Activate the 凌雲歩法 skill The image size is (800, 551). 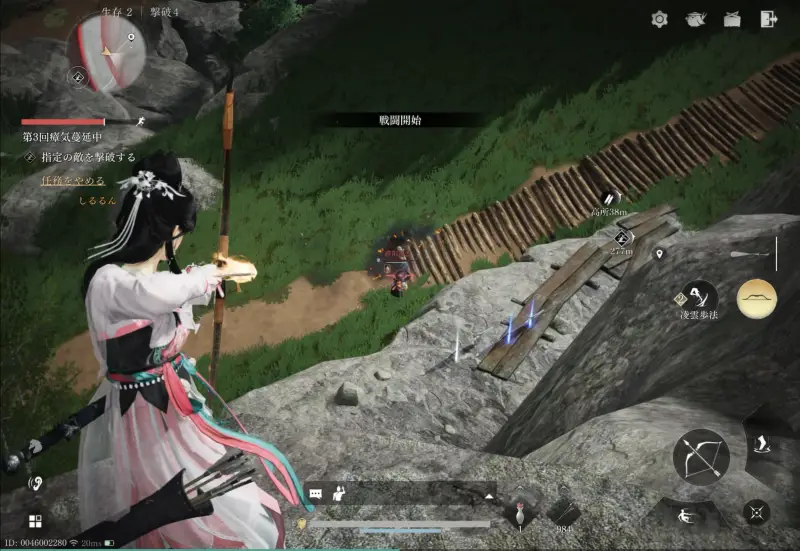pyautogui.click(x=698, y=297)
